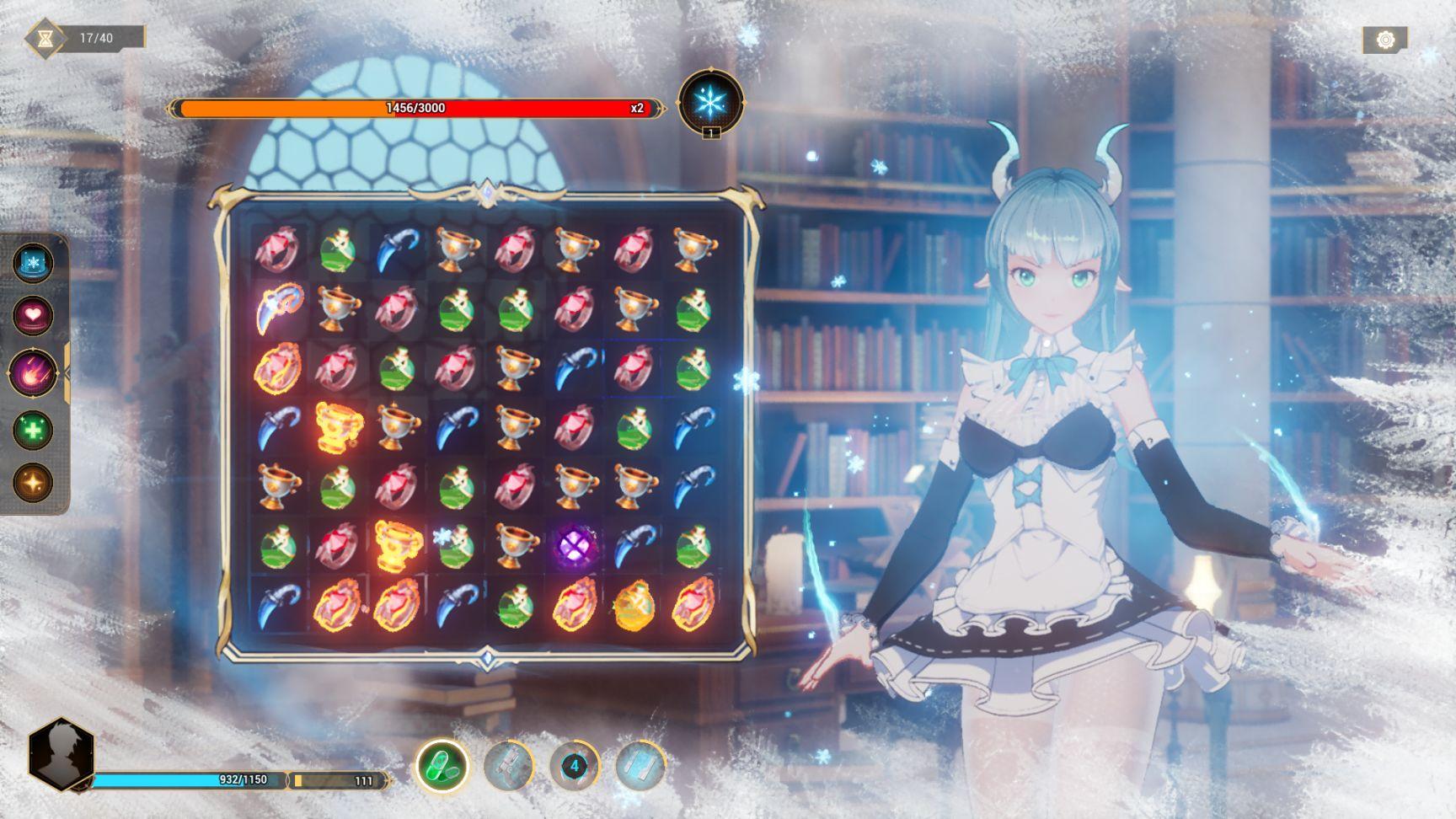Use the pink heart skill
Screen dimensions: 1456x819
pyautogui.click(x=34, y=316)
